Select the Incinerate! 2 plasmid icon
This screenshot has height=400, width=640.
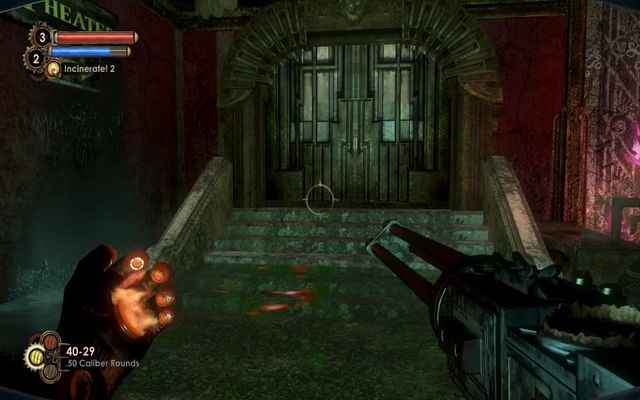[x=54, y=69]
